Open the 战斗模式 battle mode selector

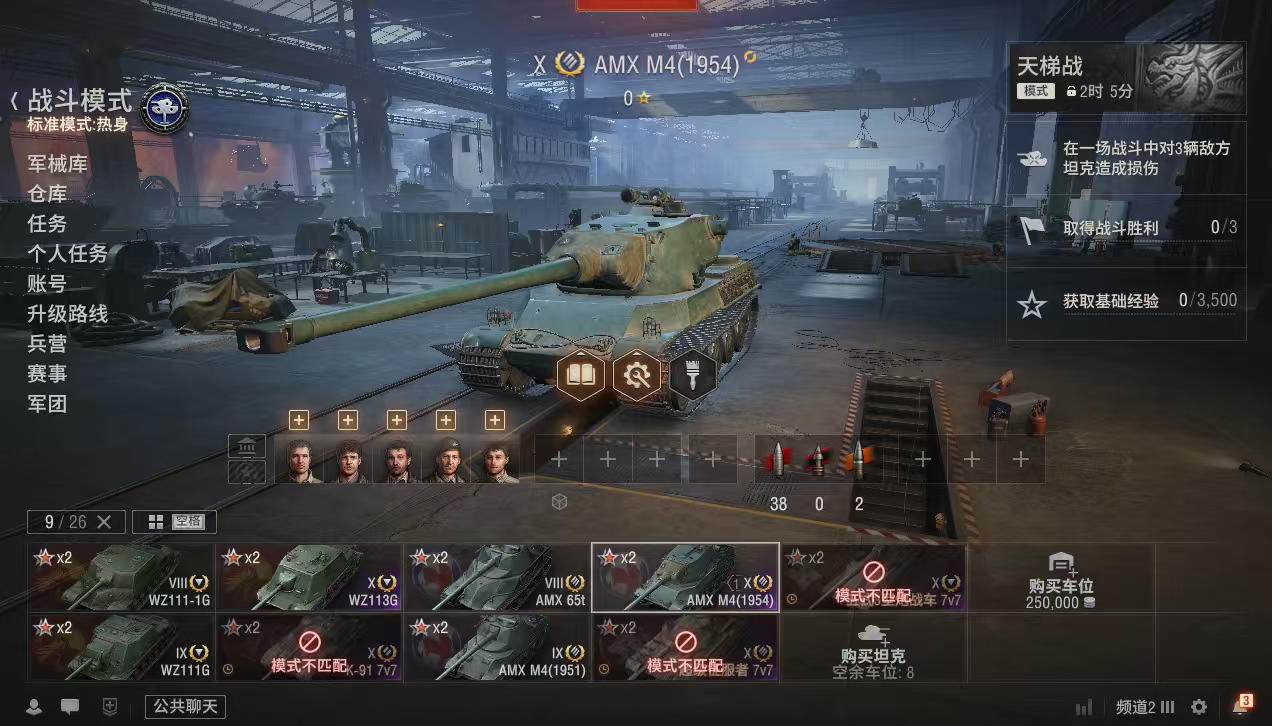click(x=80, y=101)
